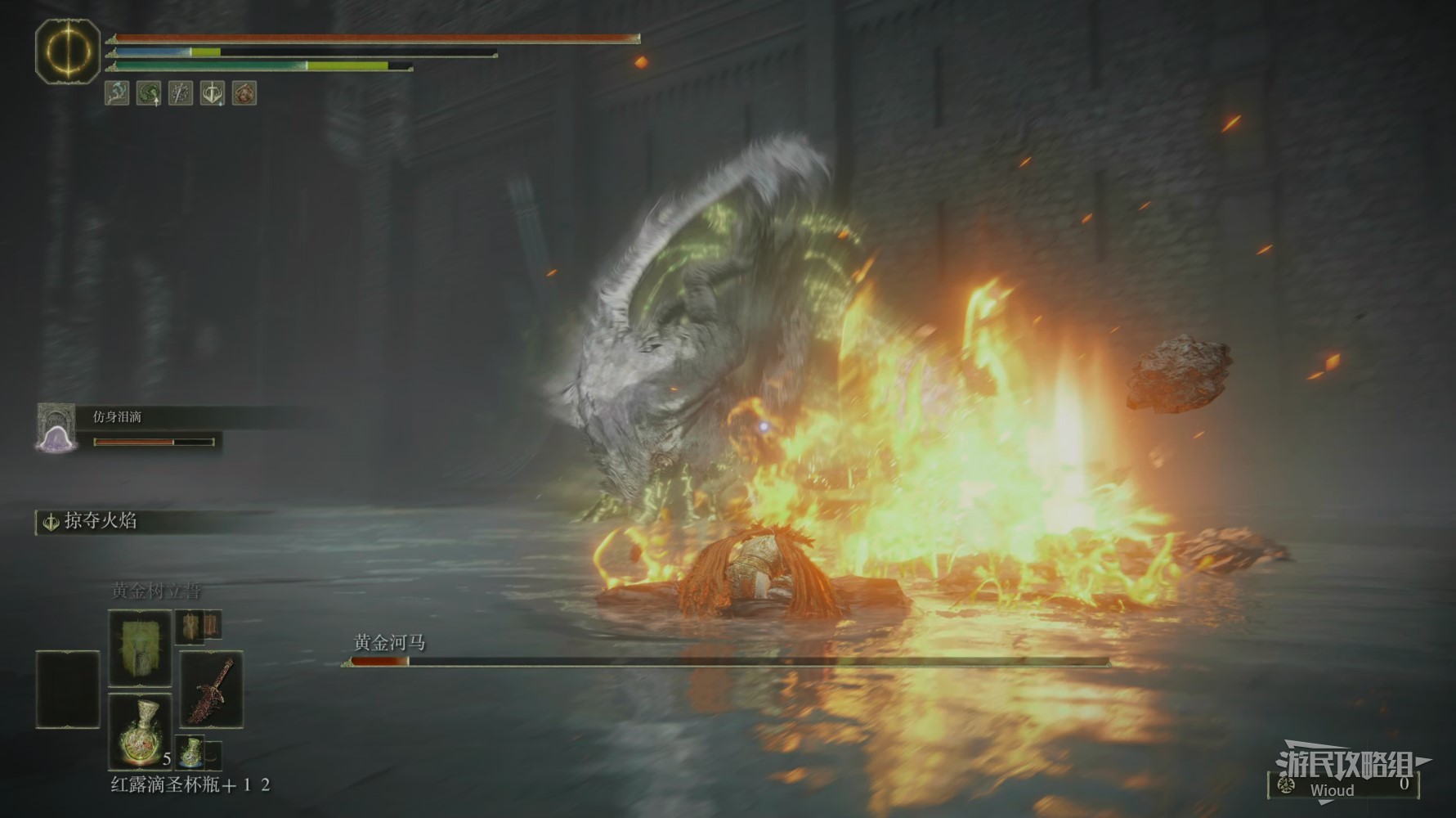Click the golden Great Rune emblem
The height and width of the screenshot is (818, 1456).
pos(68,51)
